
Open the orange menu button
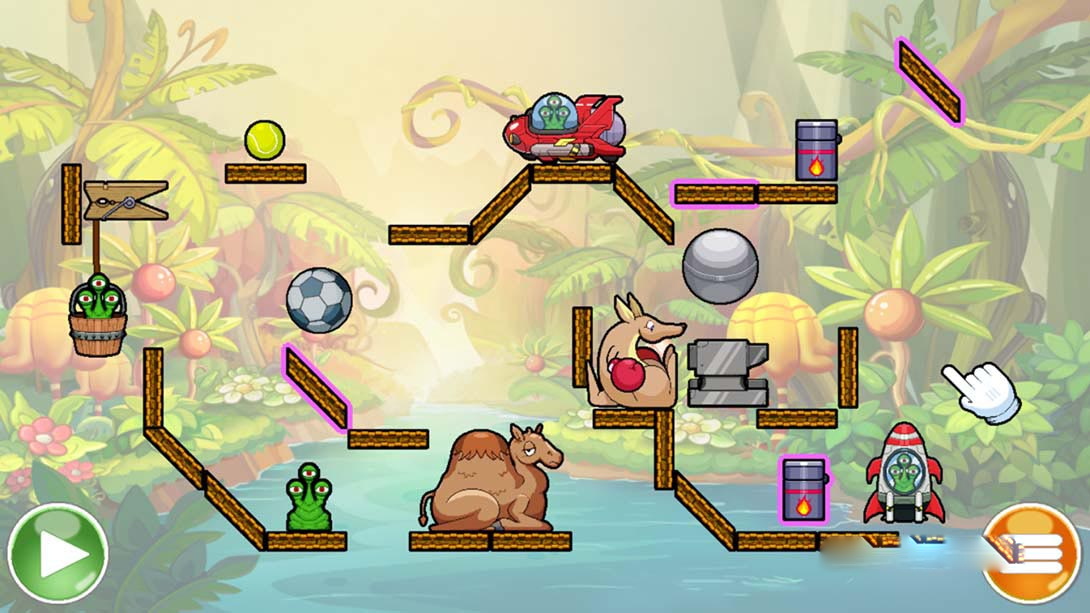[x=1033, y=553]
